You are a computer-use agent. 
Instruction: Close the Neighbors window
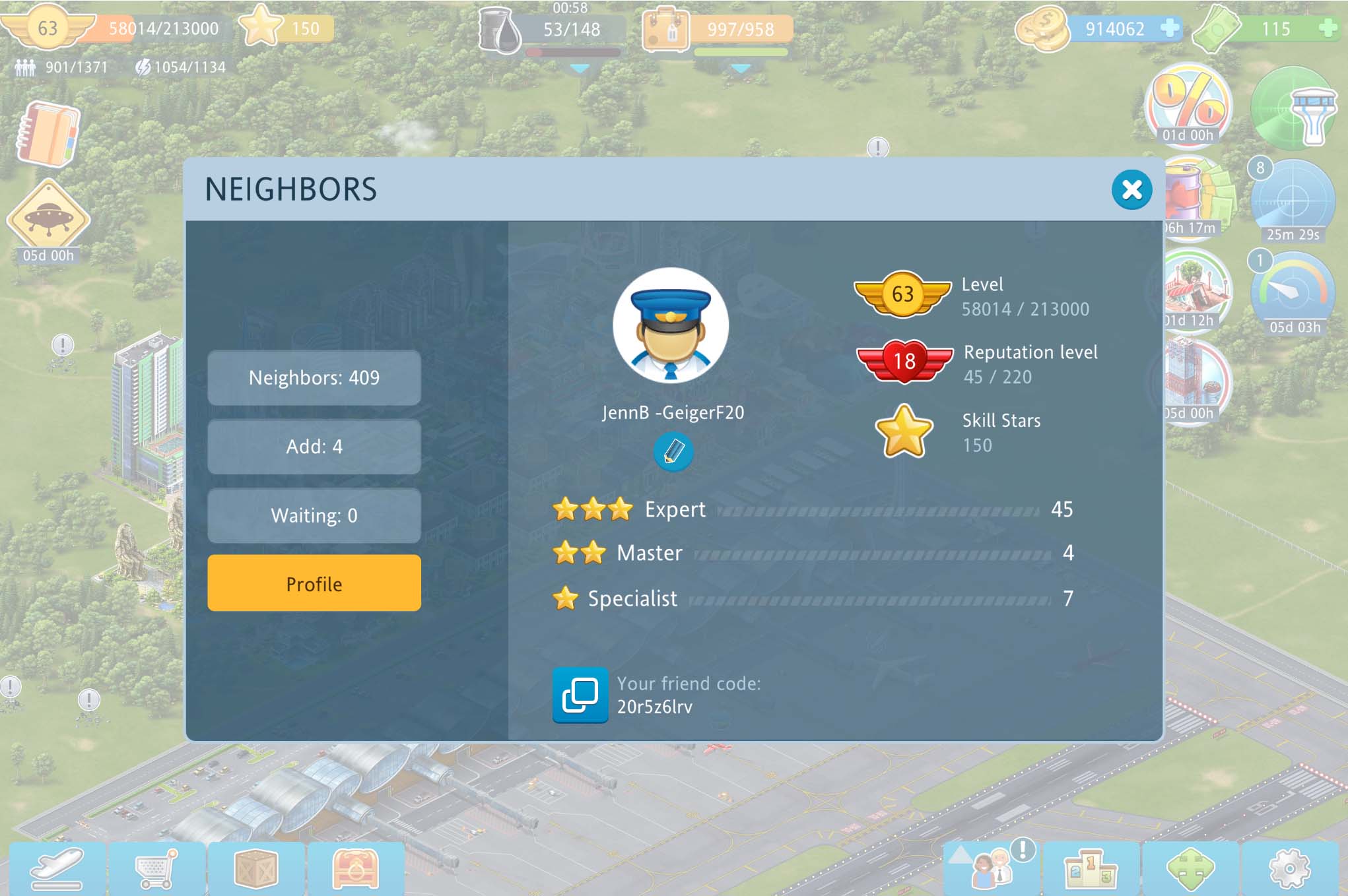(x=1131, y=190)
